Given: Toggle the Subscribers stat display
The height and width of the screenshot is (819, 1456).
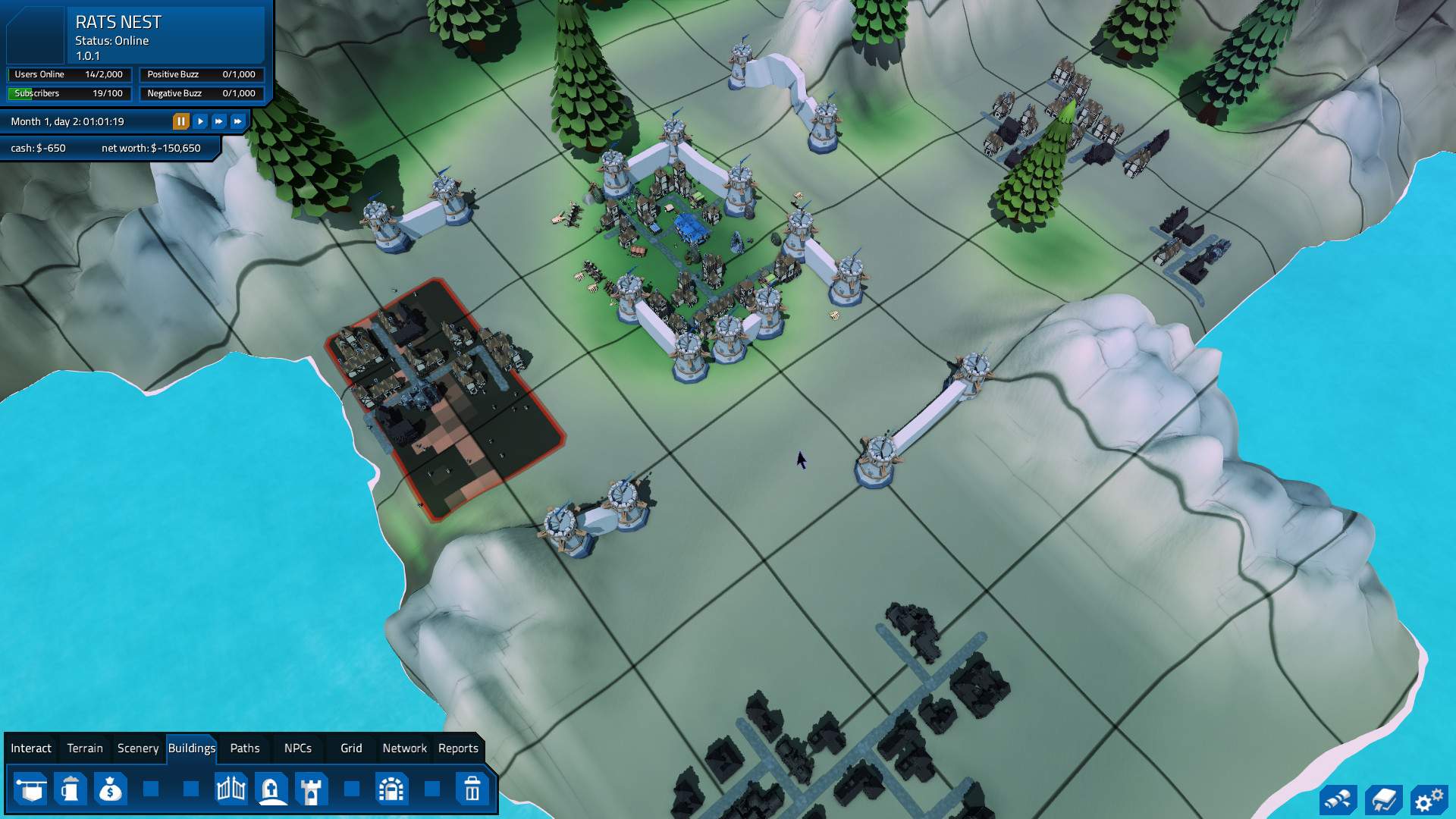Looking at the screenshot, I should pos(68,93).
